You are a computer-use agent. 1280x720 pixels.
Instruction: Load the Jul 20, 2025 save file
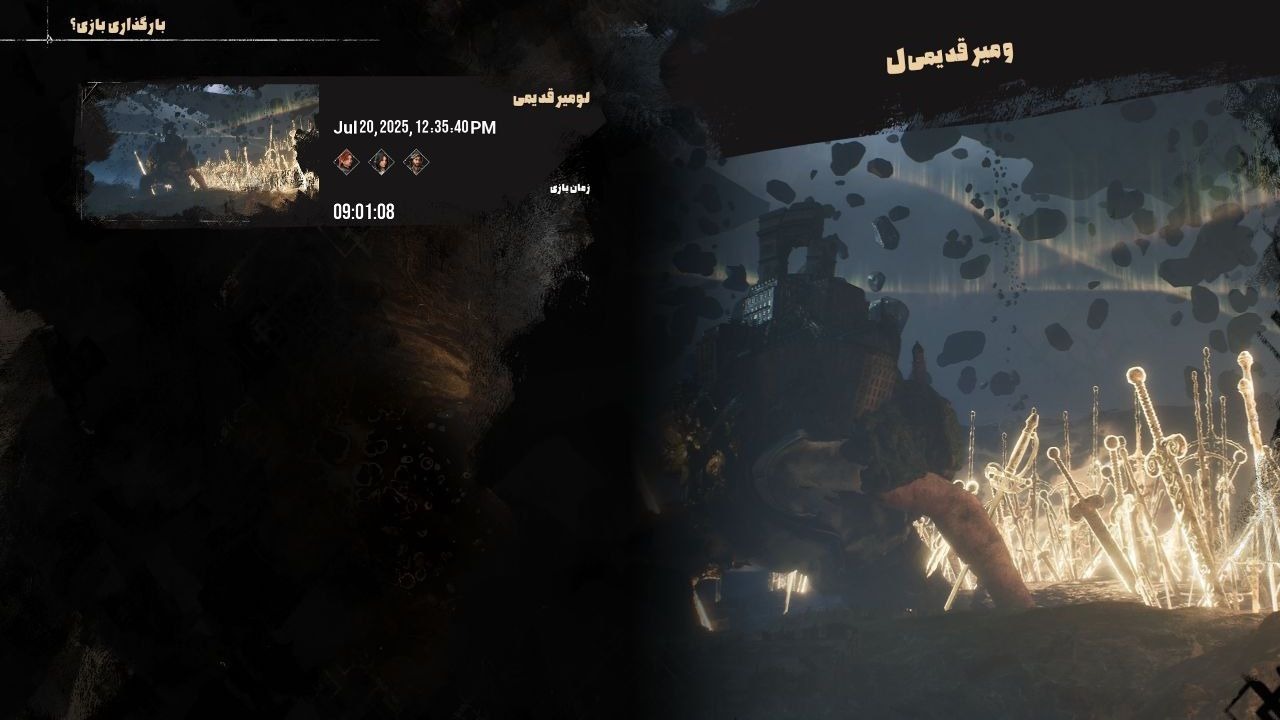tap(414, 128)
